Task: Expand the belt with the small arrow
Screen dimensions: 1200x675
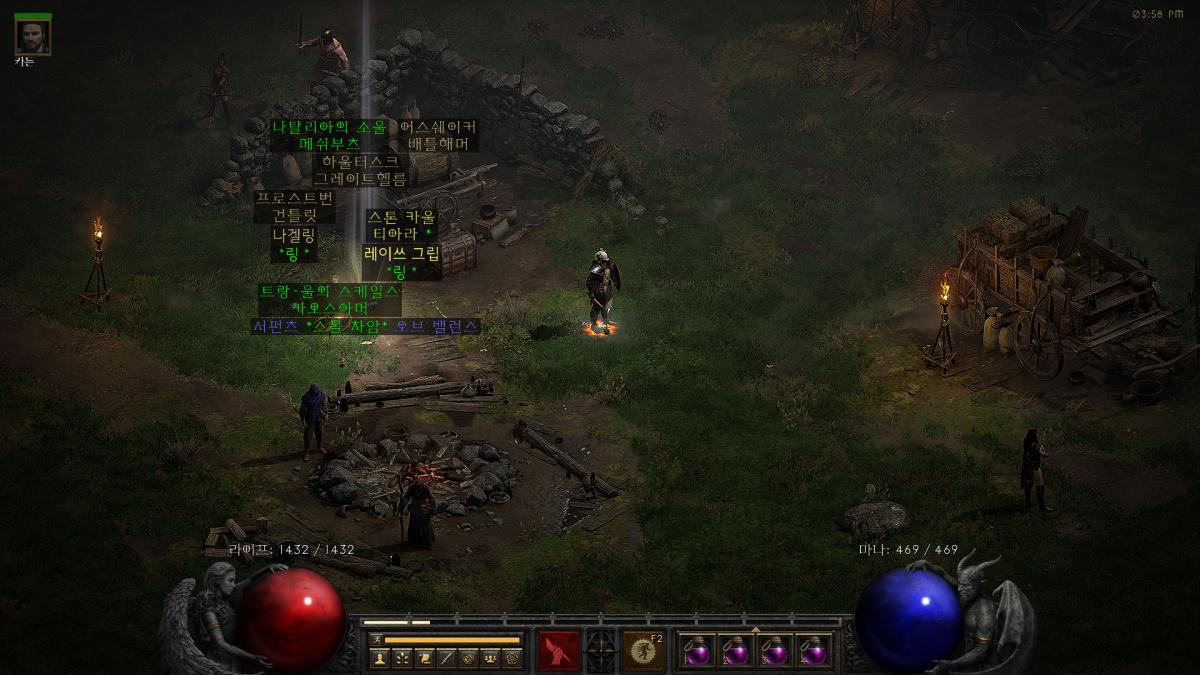Action: point(755,629)
